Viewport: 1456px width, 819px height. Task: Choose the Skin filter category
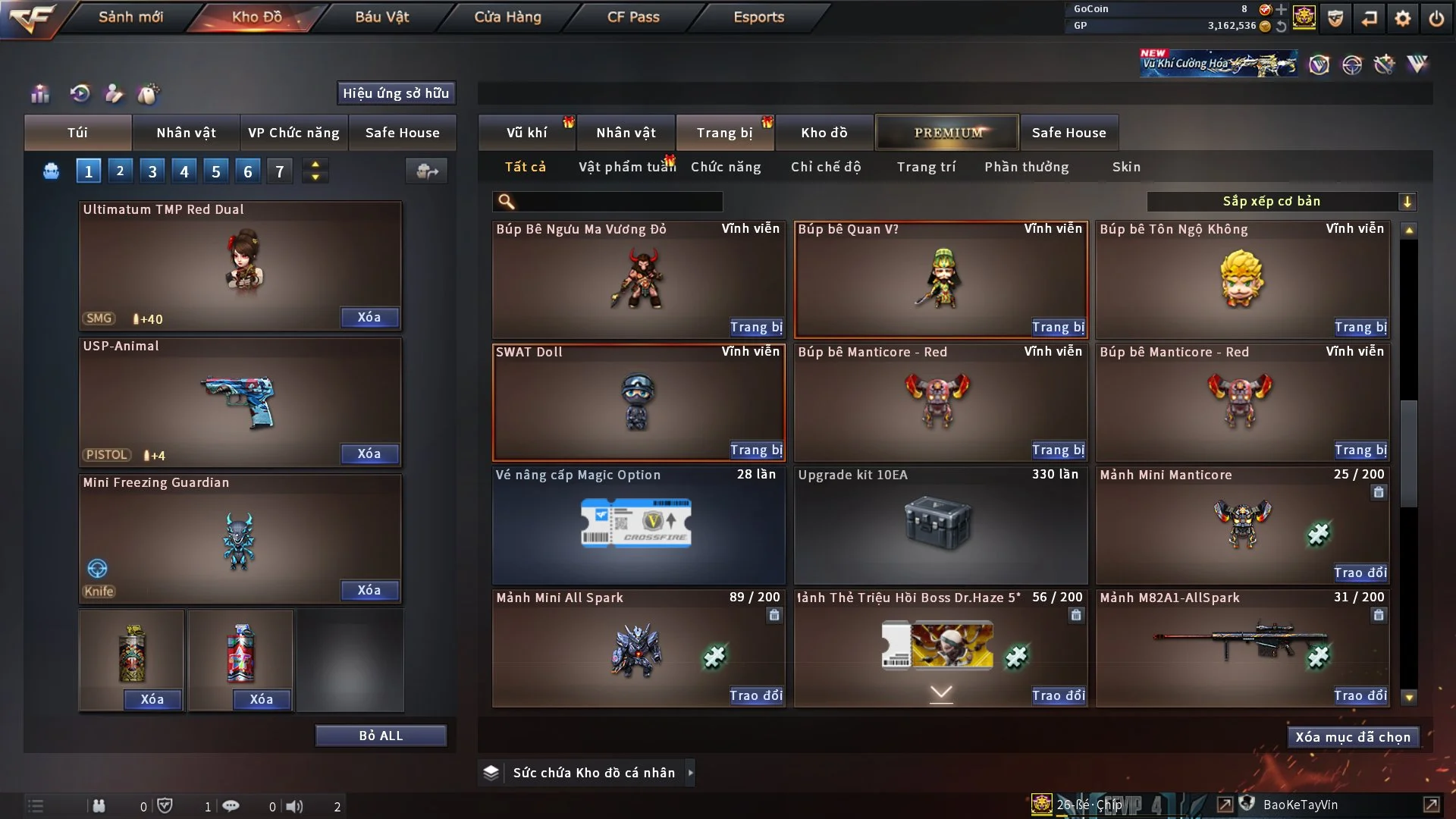click(x=1126, y=167)
